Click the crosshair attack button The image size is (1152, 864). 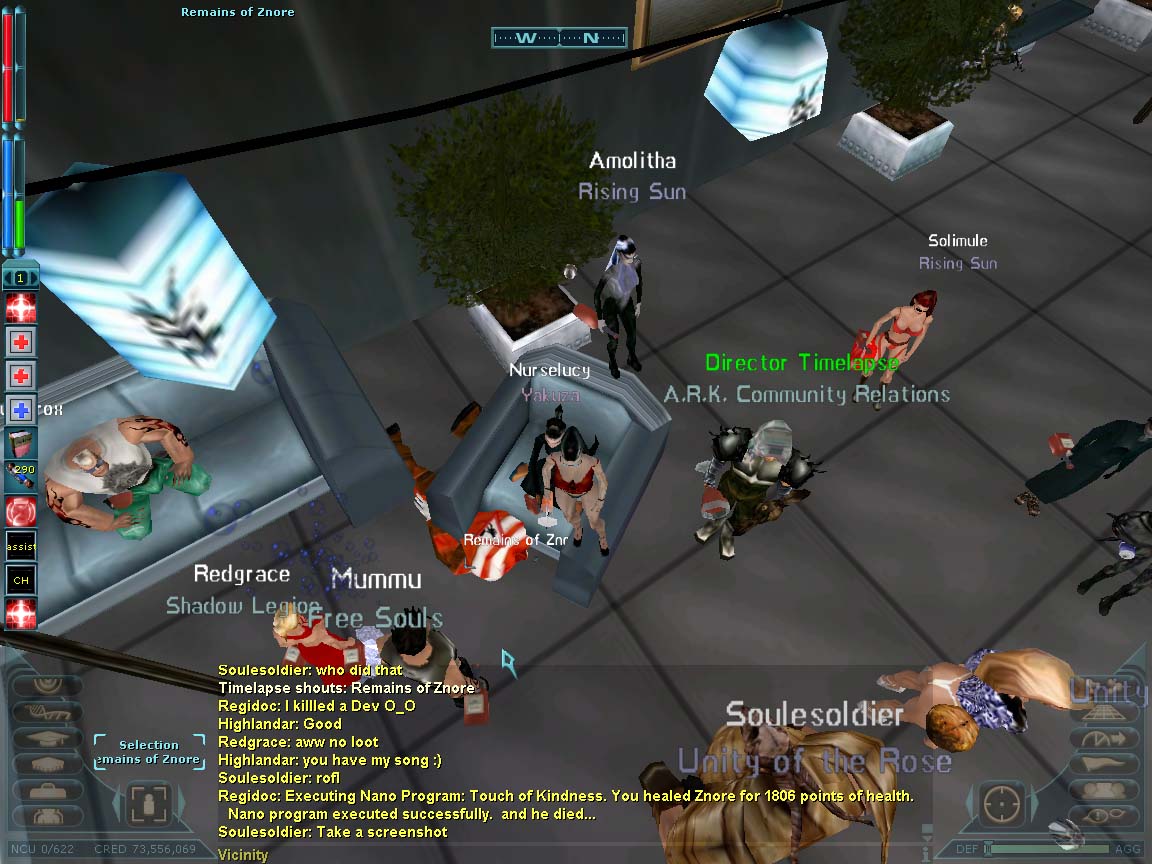pyautogui.click(x=1002, y=803)
